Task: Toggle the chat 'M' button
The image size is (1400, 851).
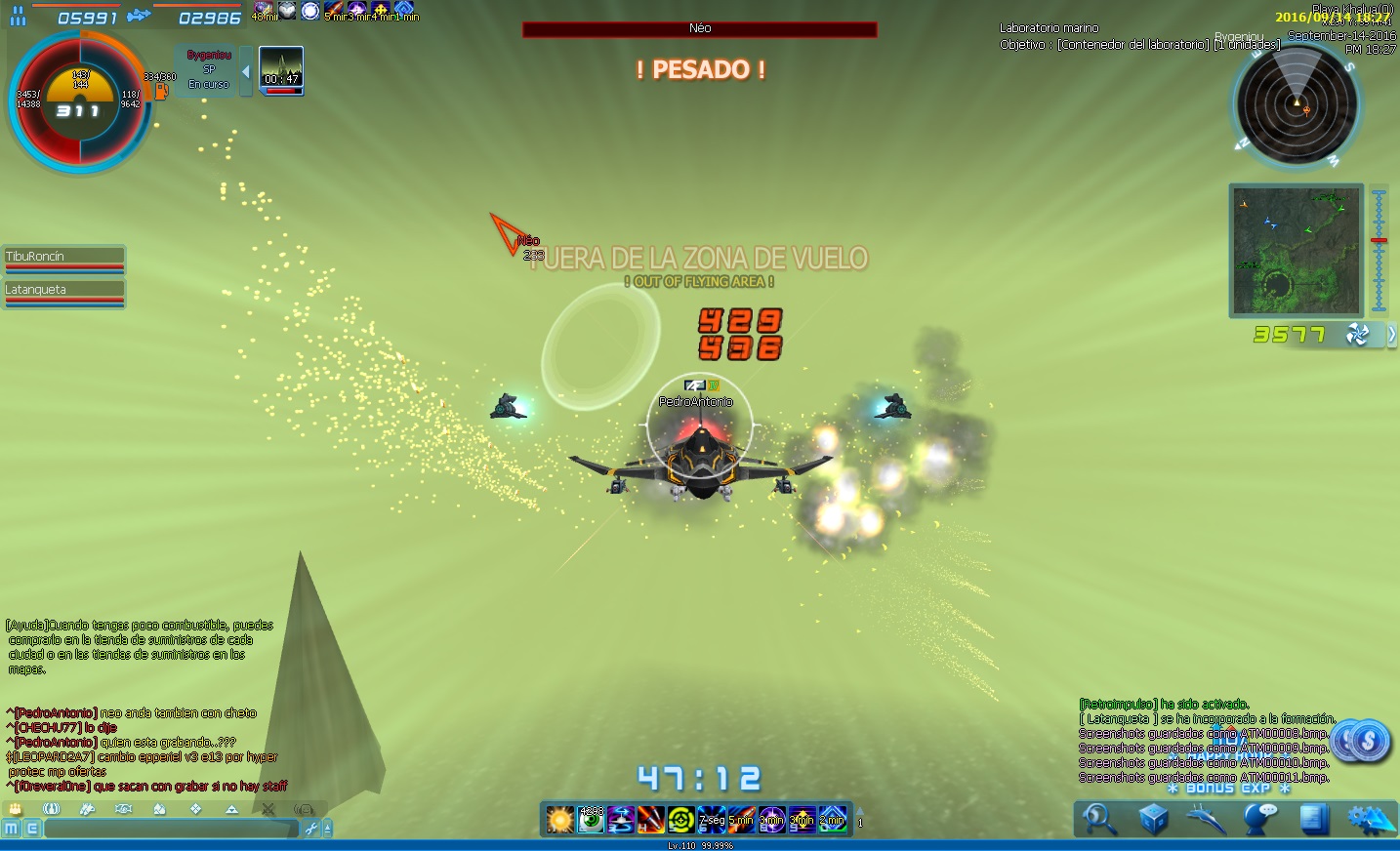Action: pyautogui.click(x=12, y=829)
